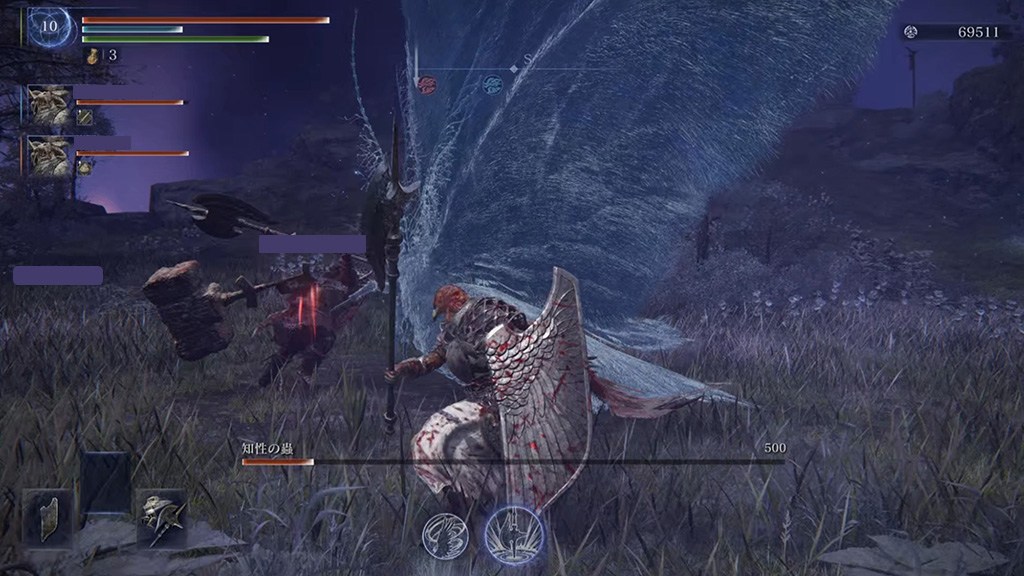1024x576 pixels.
Task: Click the rune currency icon
Action: (x=911, y=32)
